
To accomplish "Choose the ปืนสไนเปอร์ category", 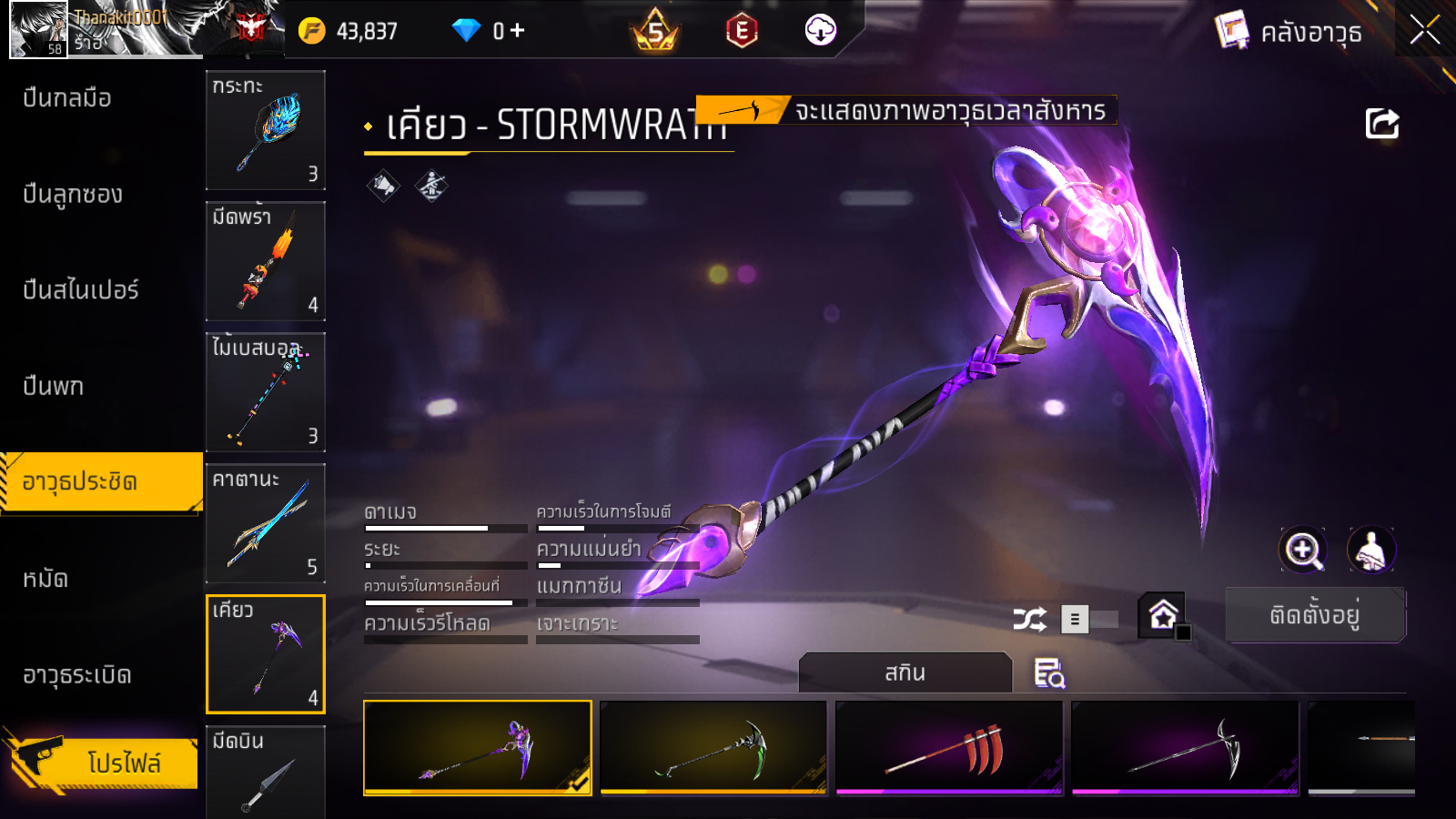I will (x=81, y=290).
